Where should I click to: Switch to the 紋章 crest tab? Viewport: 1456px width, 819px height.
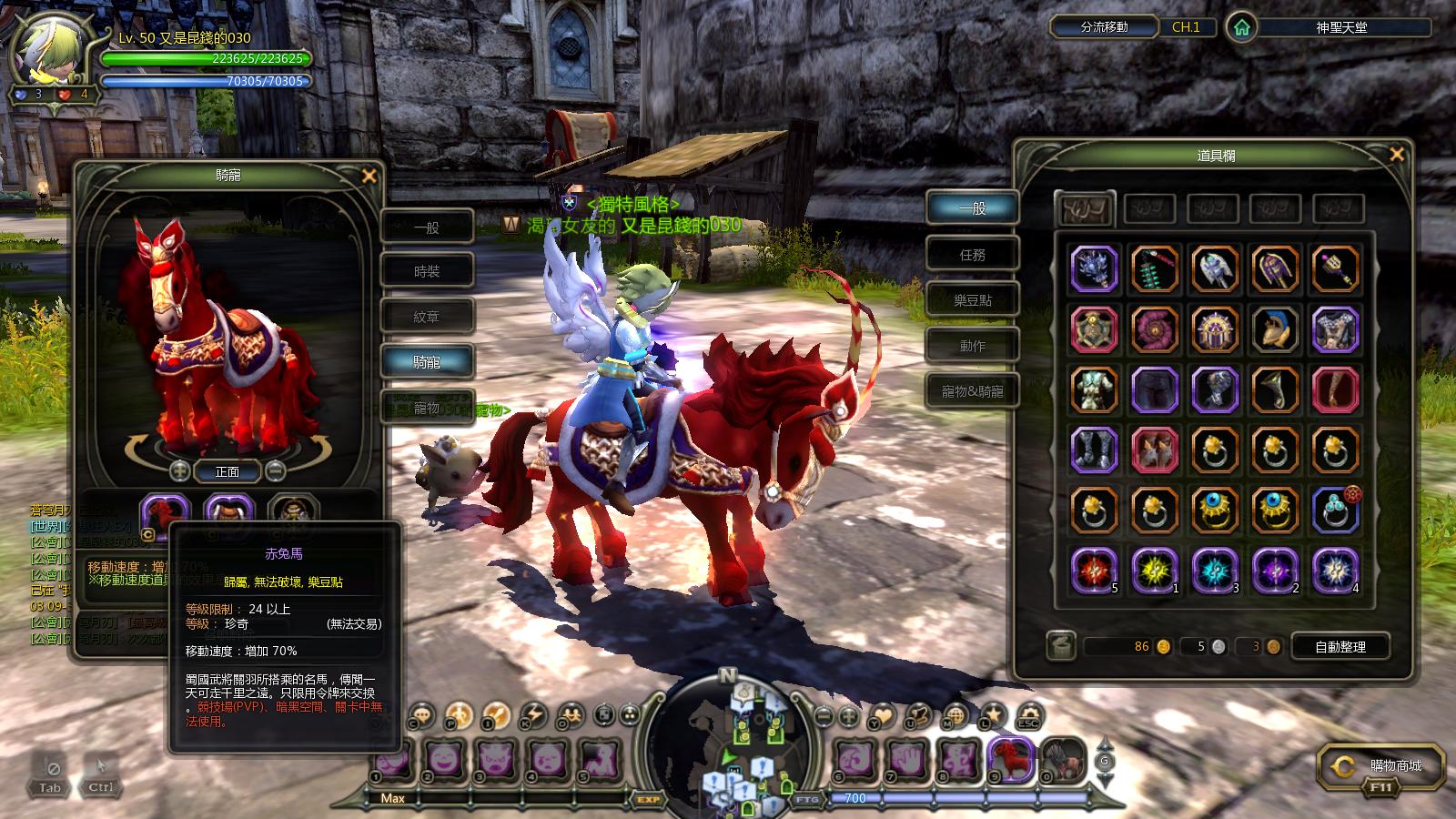427,317
